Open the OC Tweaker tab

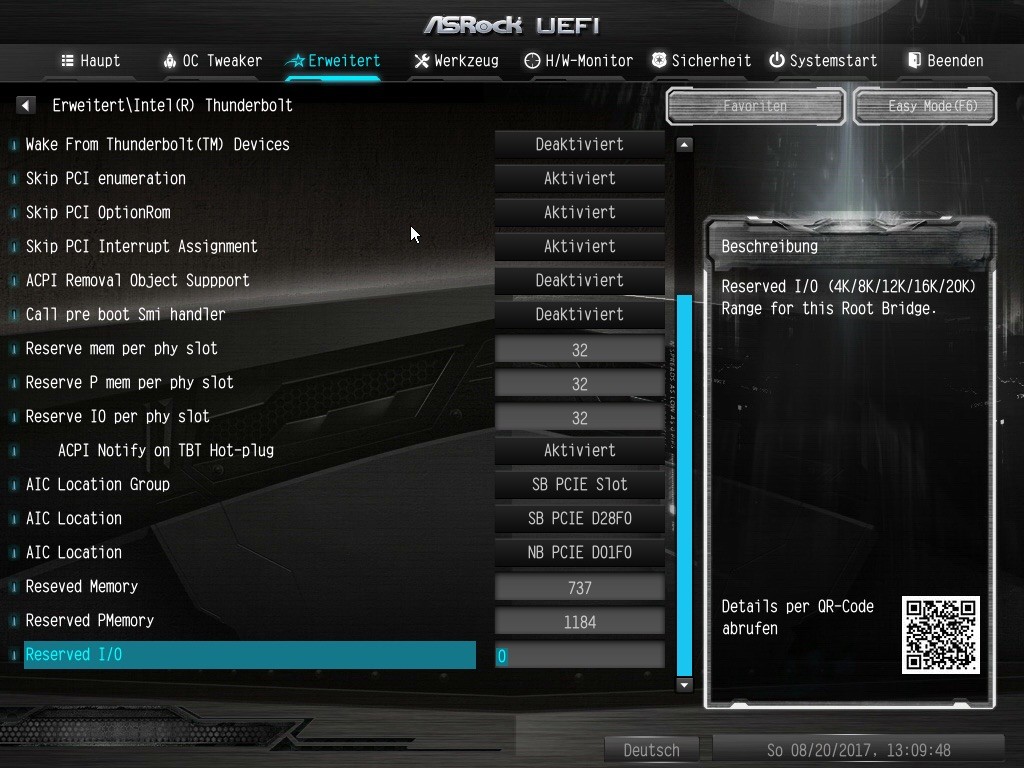212,61
